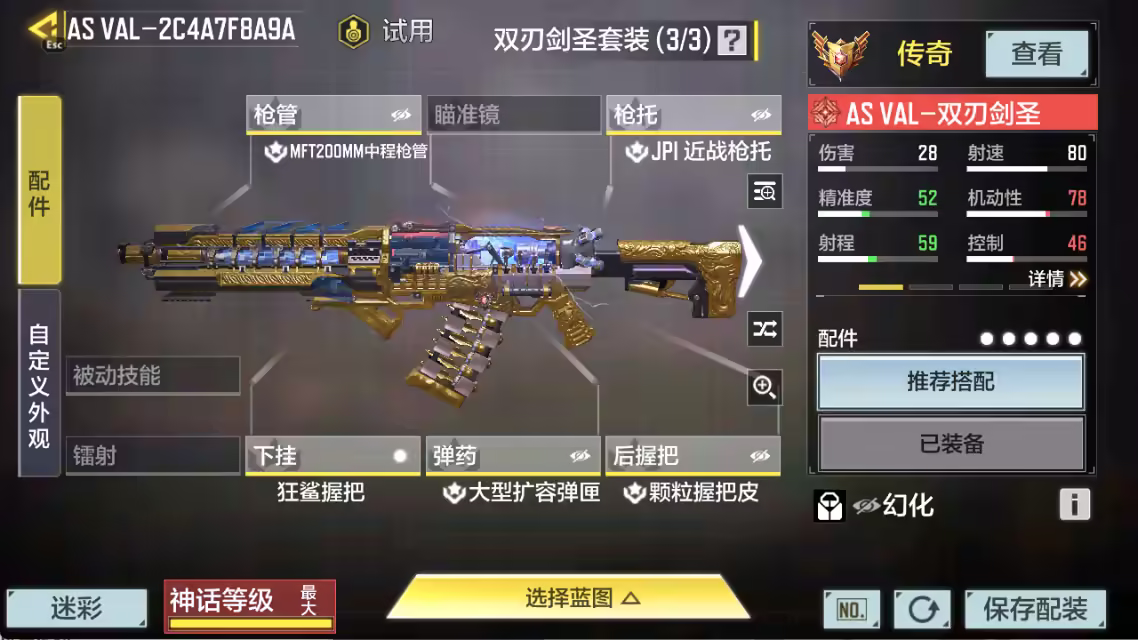The image size is (1138, 640).
Task: Open the 选择蓝图 blueprint selector
Action: coord(568,598)
